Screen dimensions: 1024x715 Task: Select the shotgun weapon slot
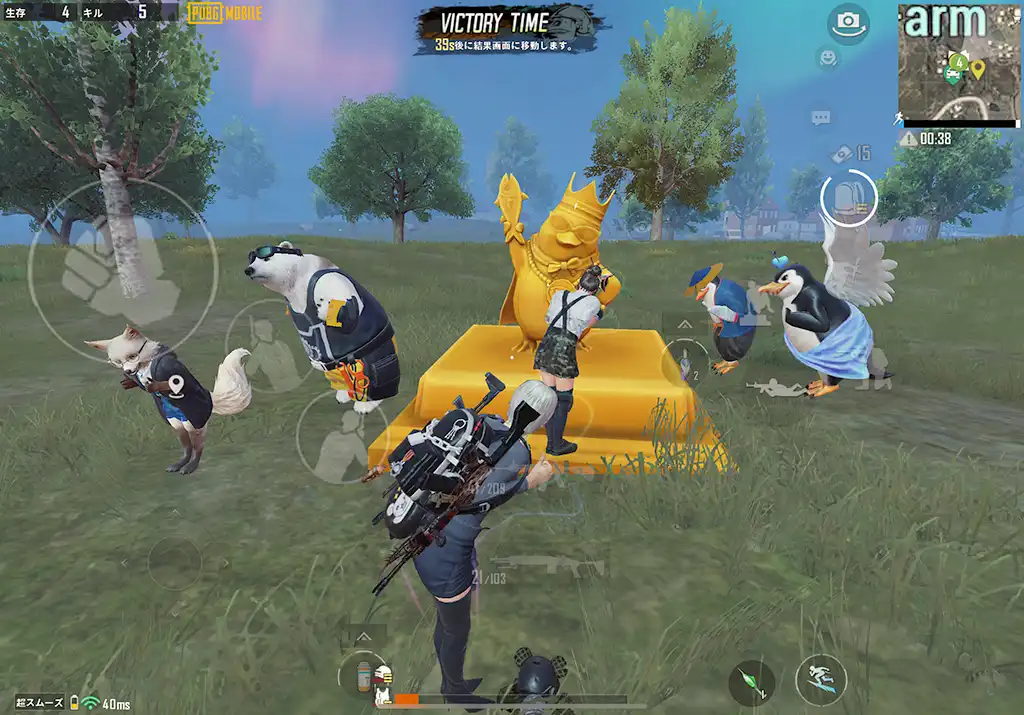tap(548, 566)
